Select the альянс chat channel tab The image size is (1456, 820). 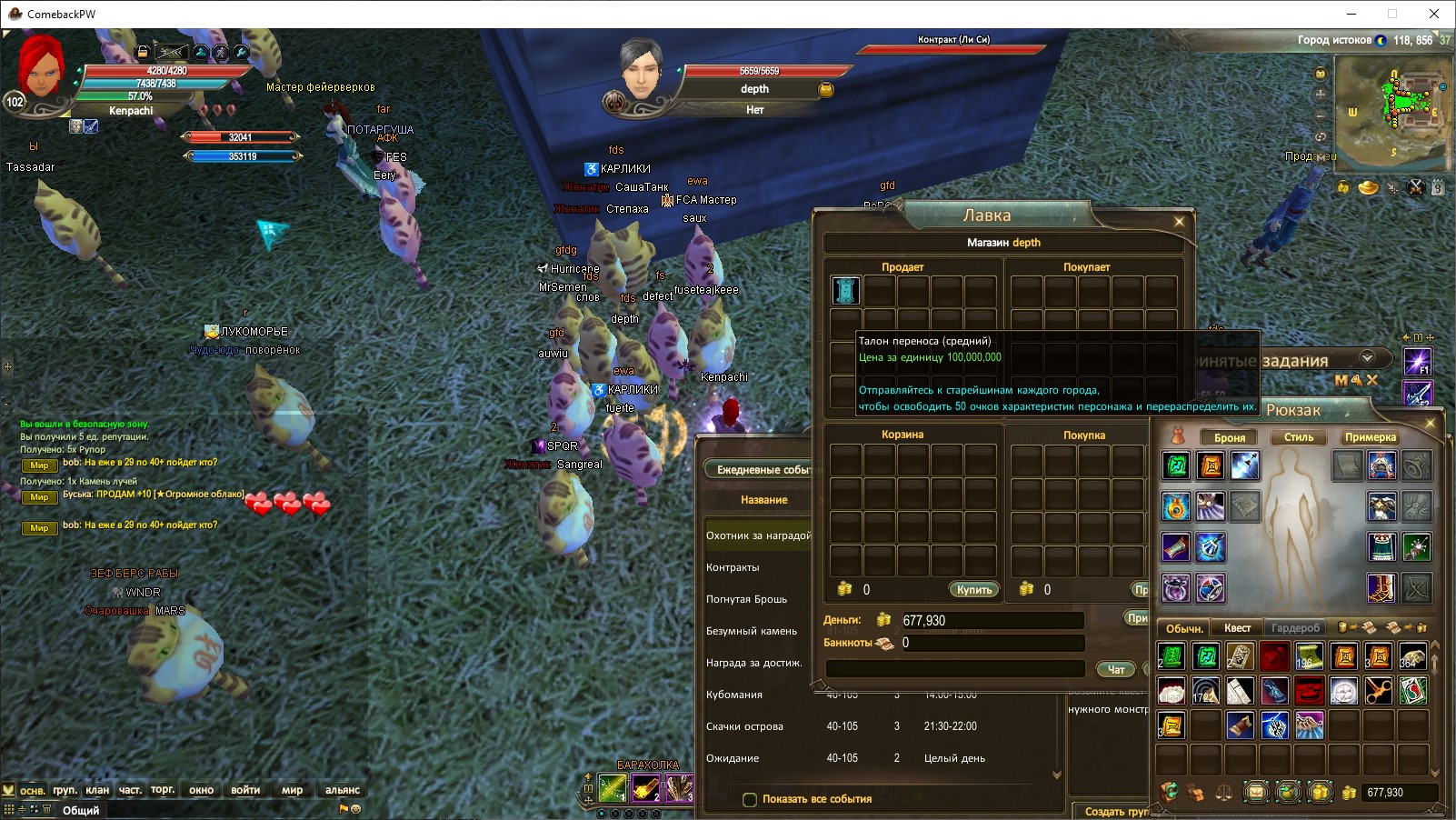(x=343, y=790)
